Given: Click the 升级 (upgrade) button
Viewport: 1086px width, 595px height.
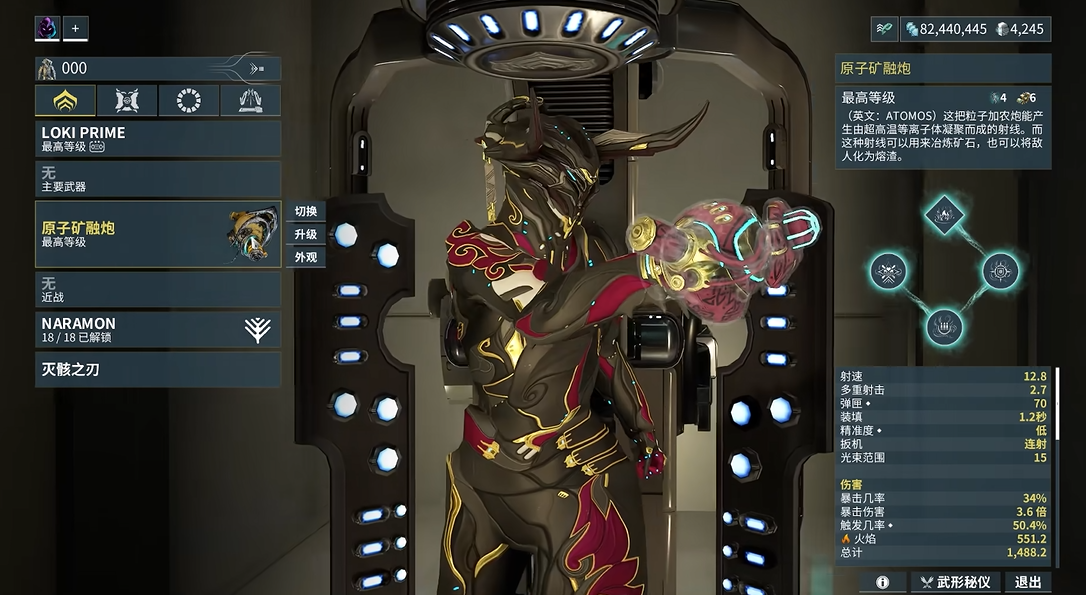Looking at the screenshot, I should coord(305,234).
